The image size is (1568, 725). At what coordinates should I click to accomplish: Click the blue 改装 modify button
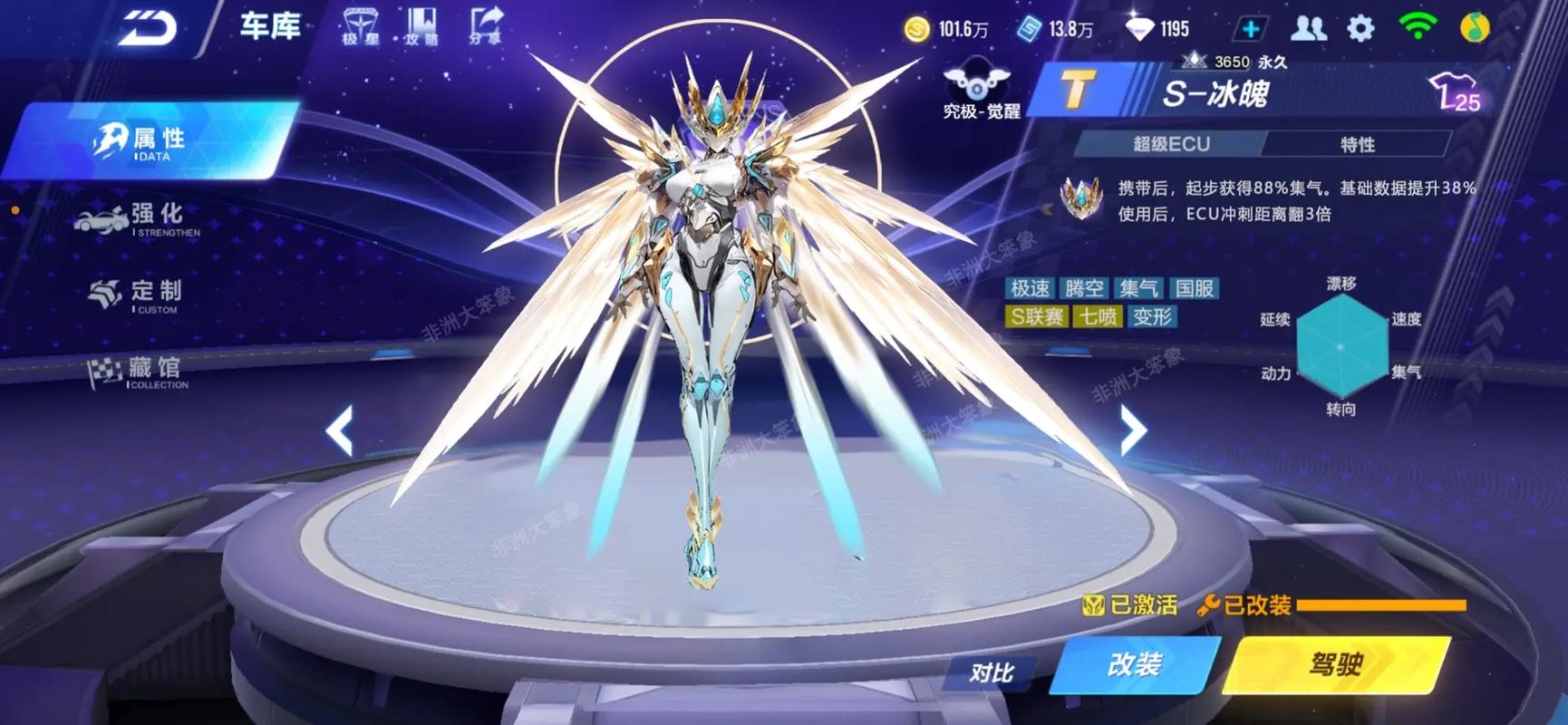pos(1135,665)
